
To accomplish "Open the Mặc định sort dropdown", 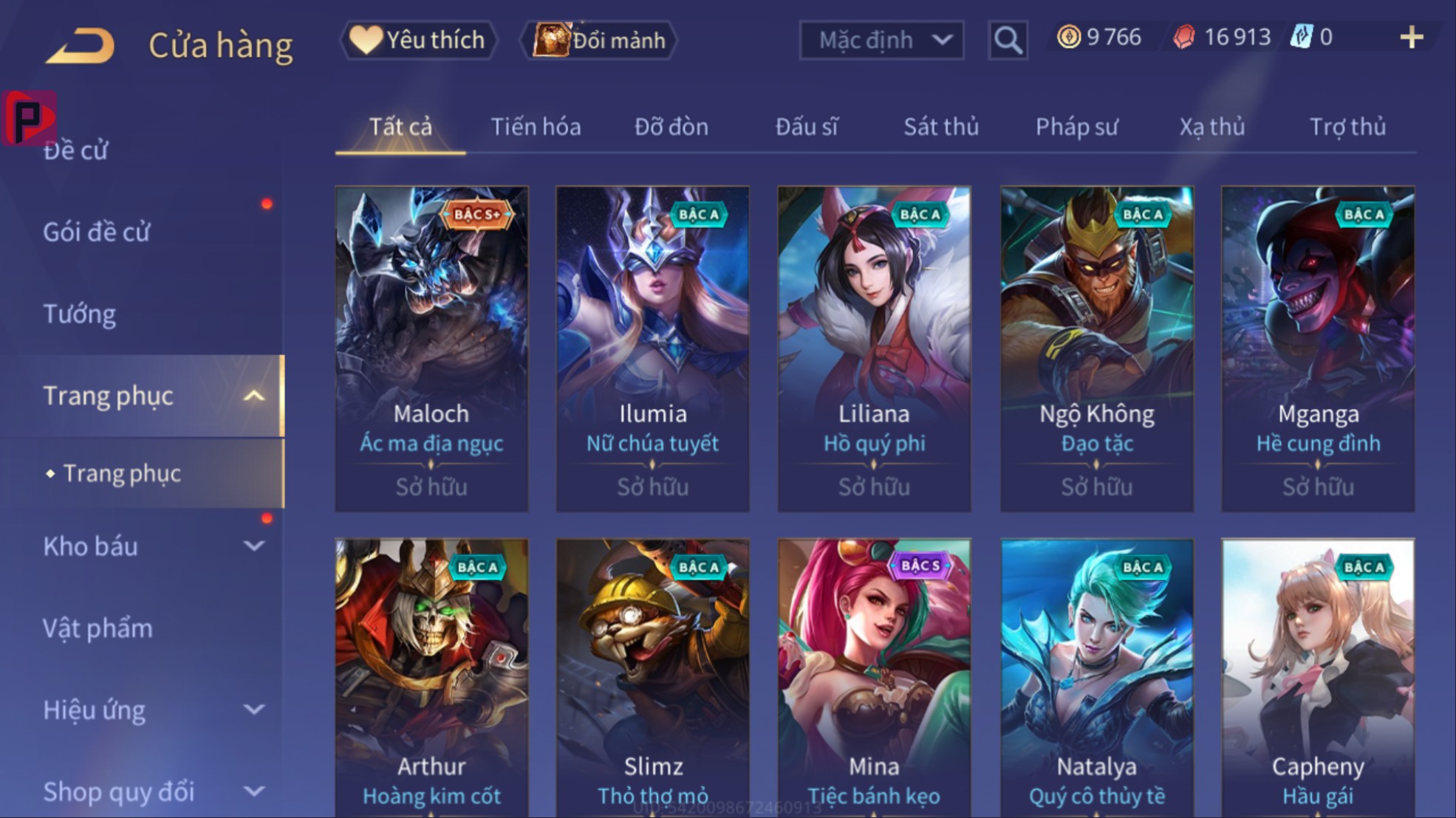I will click(881, 40).
